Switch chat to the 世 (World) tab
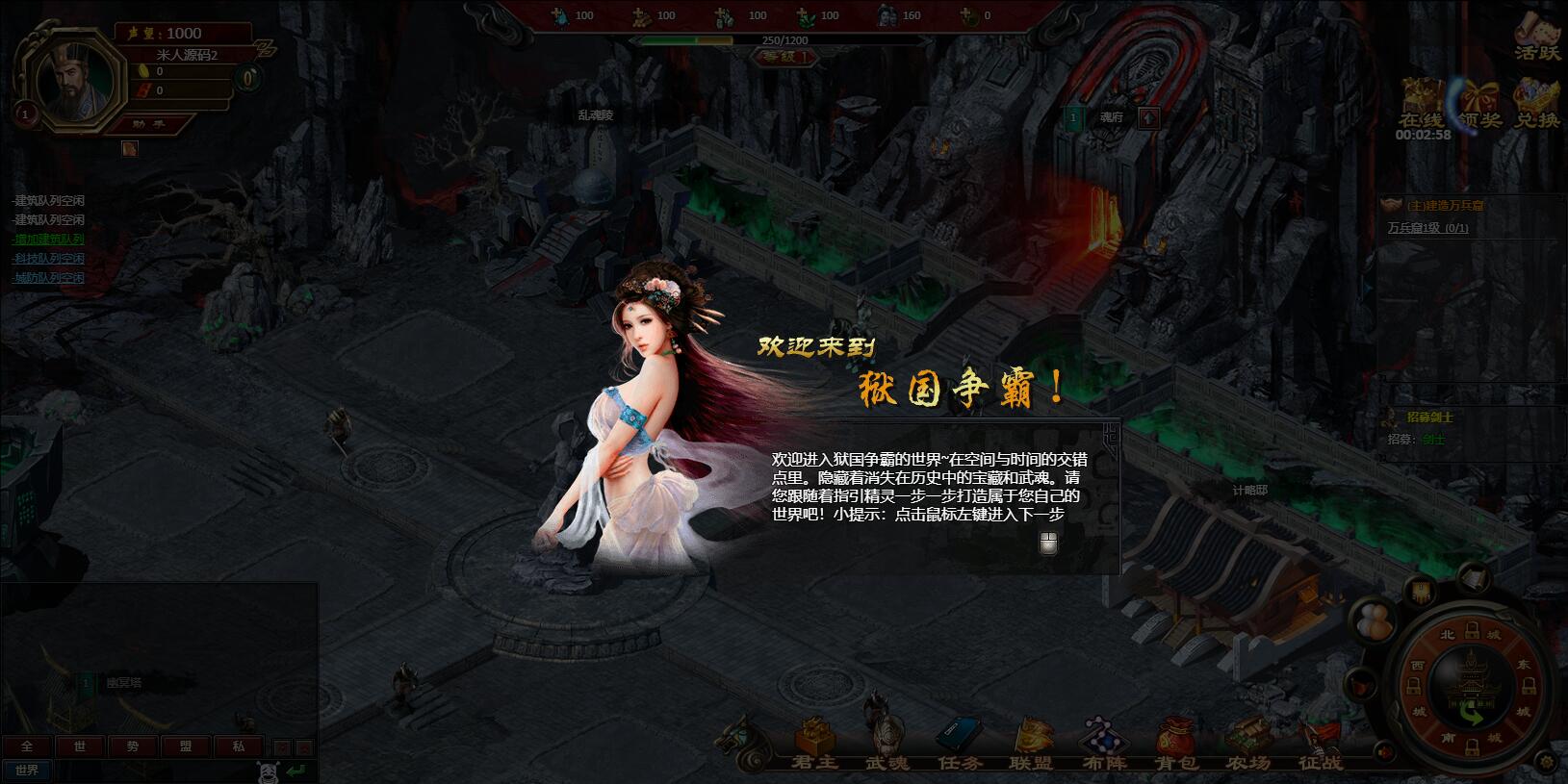The width and height of the screenshot is (1568, 784). tap(80, 746)
